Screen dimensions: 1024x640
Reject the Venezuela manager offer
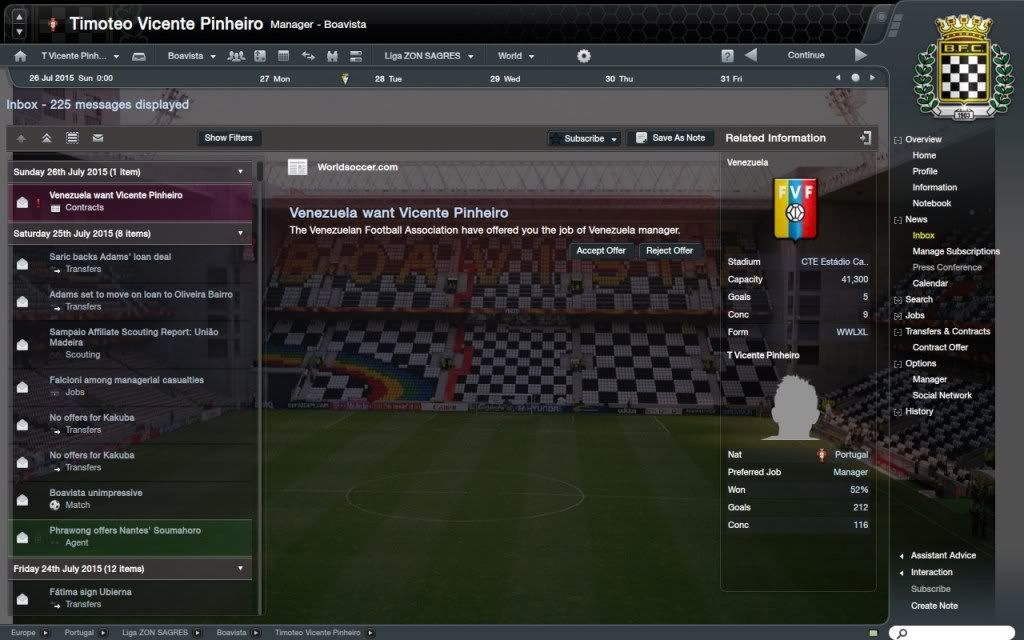(x=669, y=251)
